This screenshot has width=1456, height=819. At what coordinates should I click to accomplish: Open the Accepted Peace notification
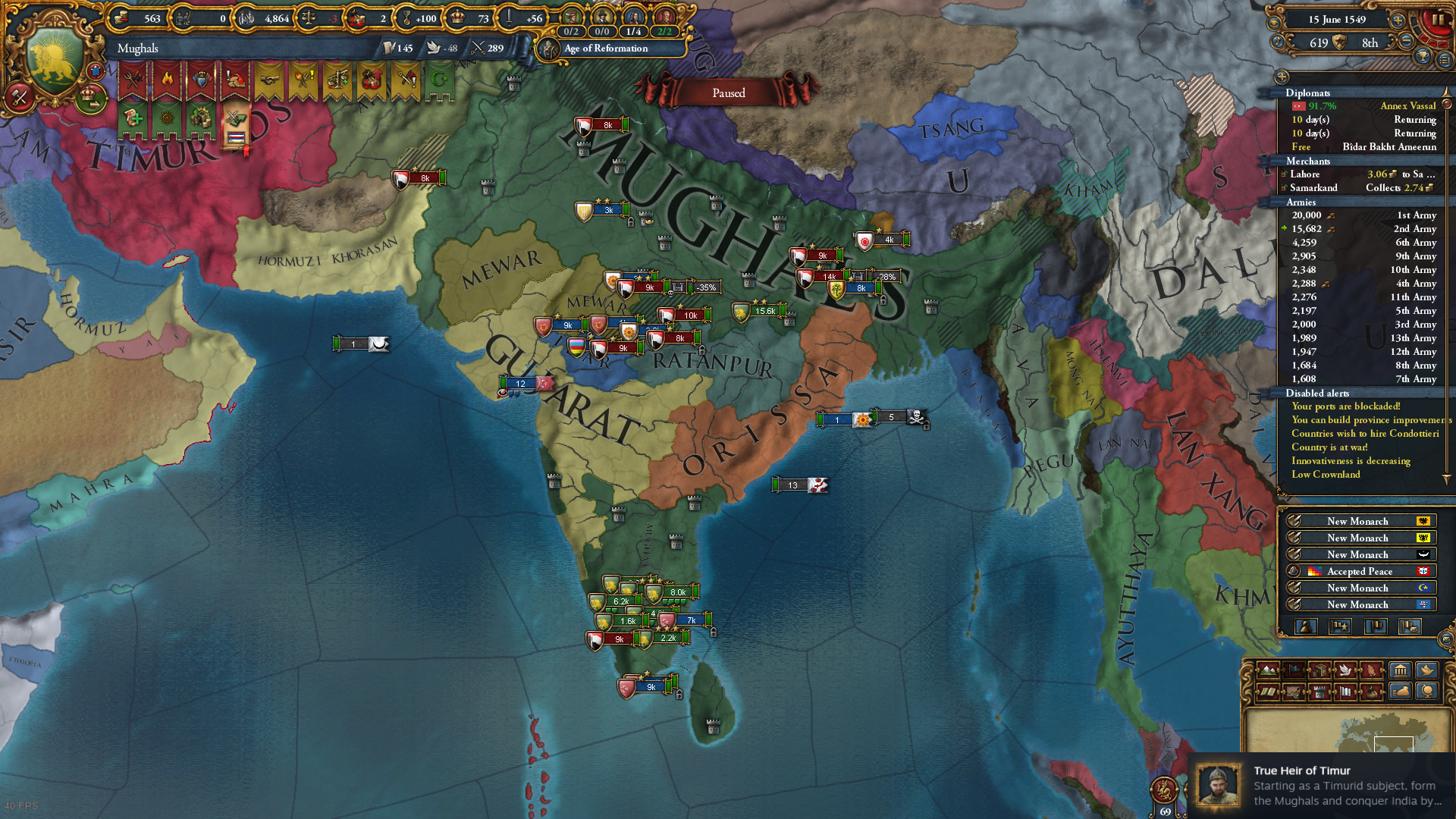point(1359,572)
